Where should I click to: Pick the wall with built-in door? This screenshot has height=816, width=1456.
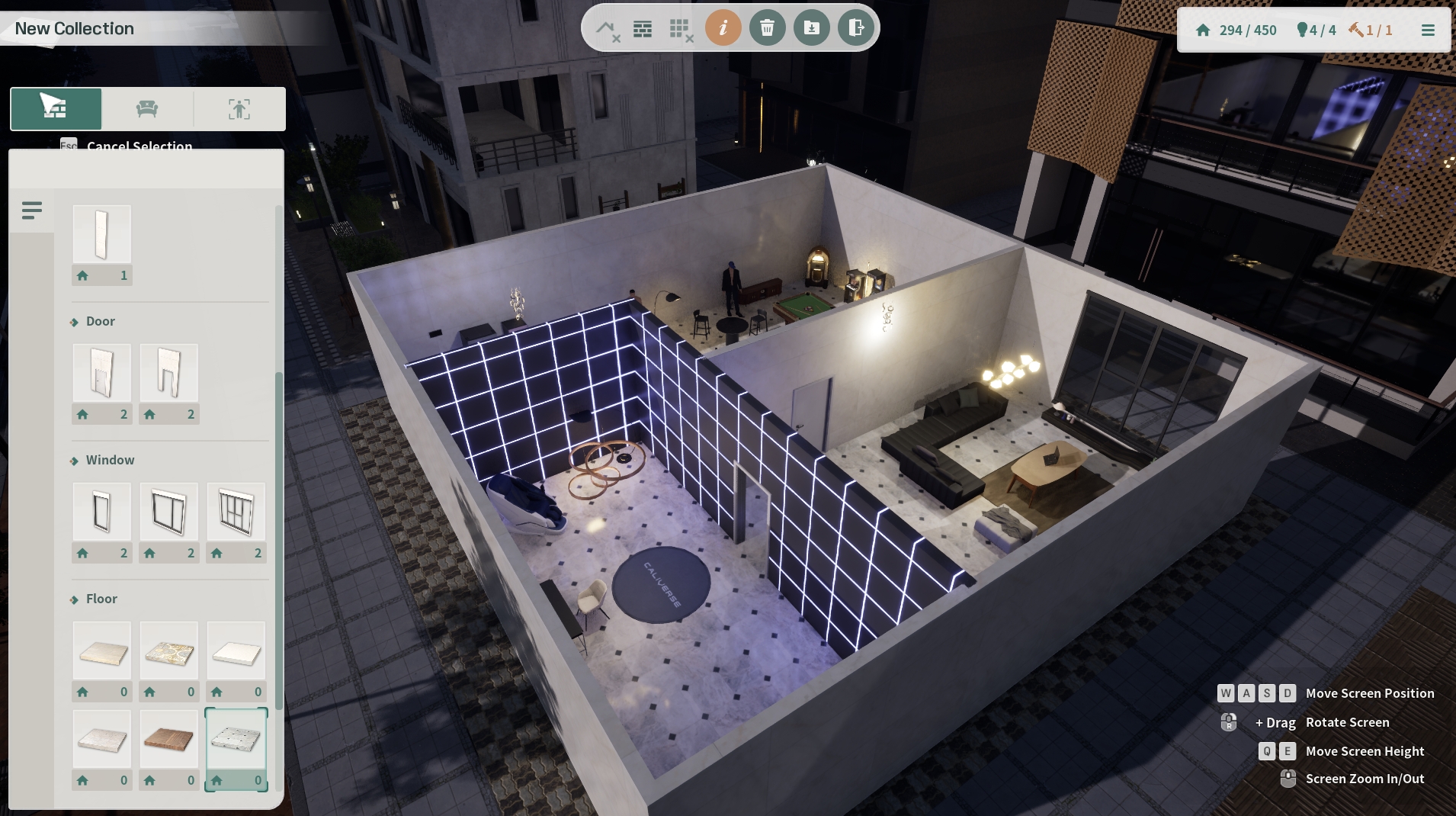coord(102,373)
